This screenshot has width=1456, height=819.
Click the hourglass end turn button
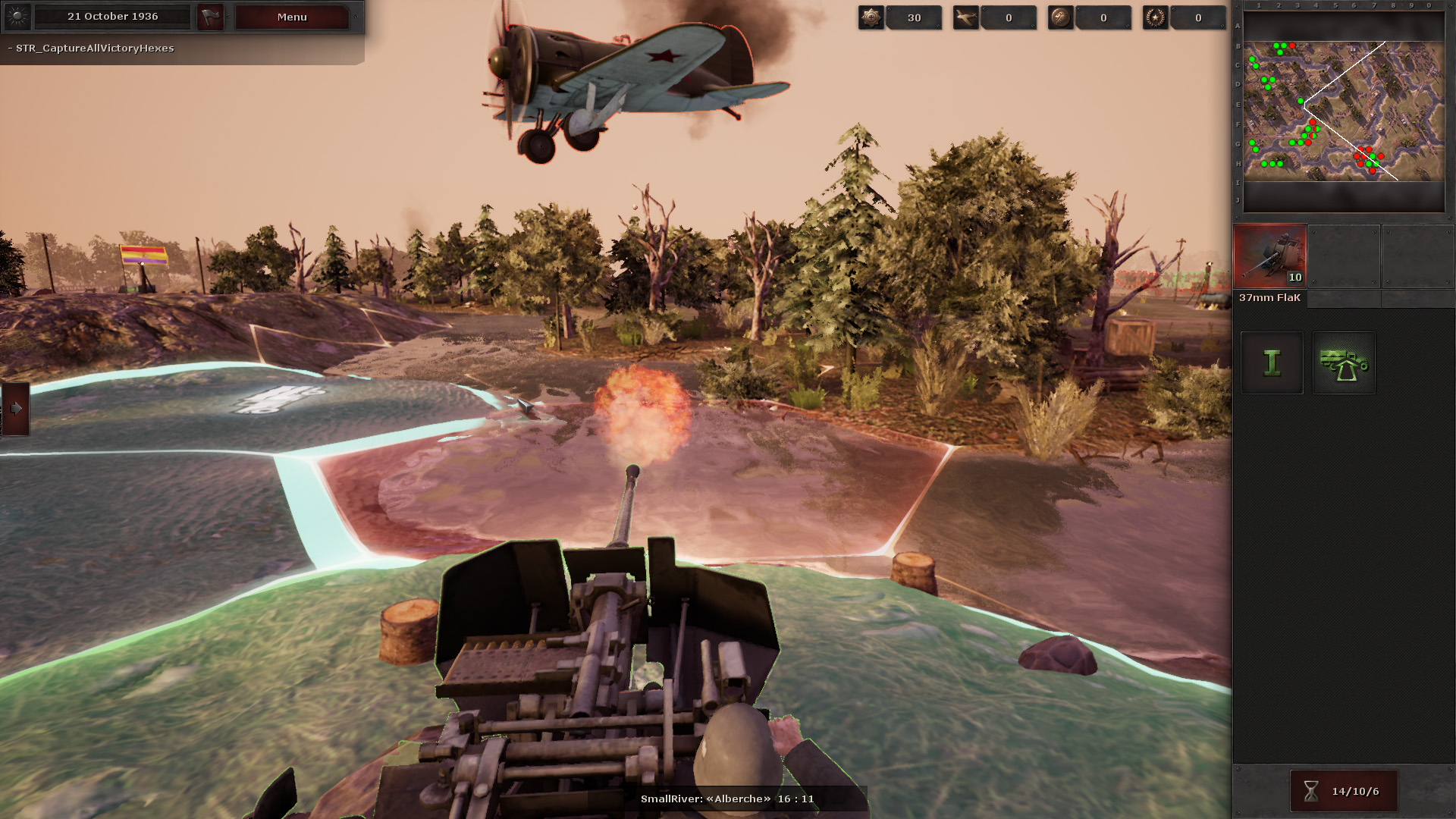pos(1343,791)
